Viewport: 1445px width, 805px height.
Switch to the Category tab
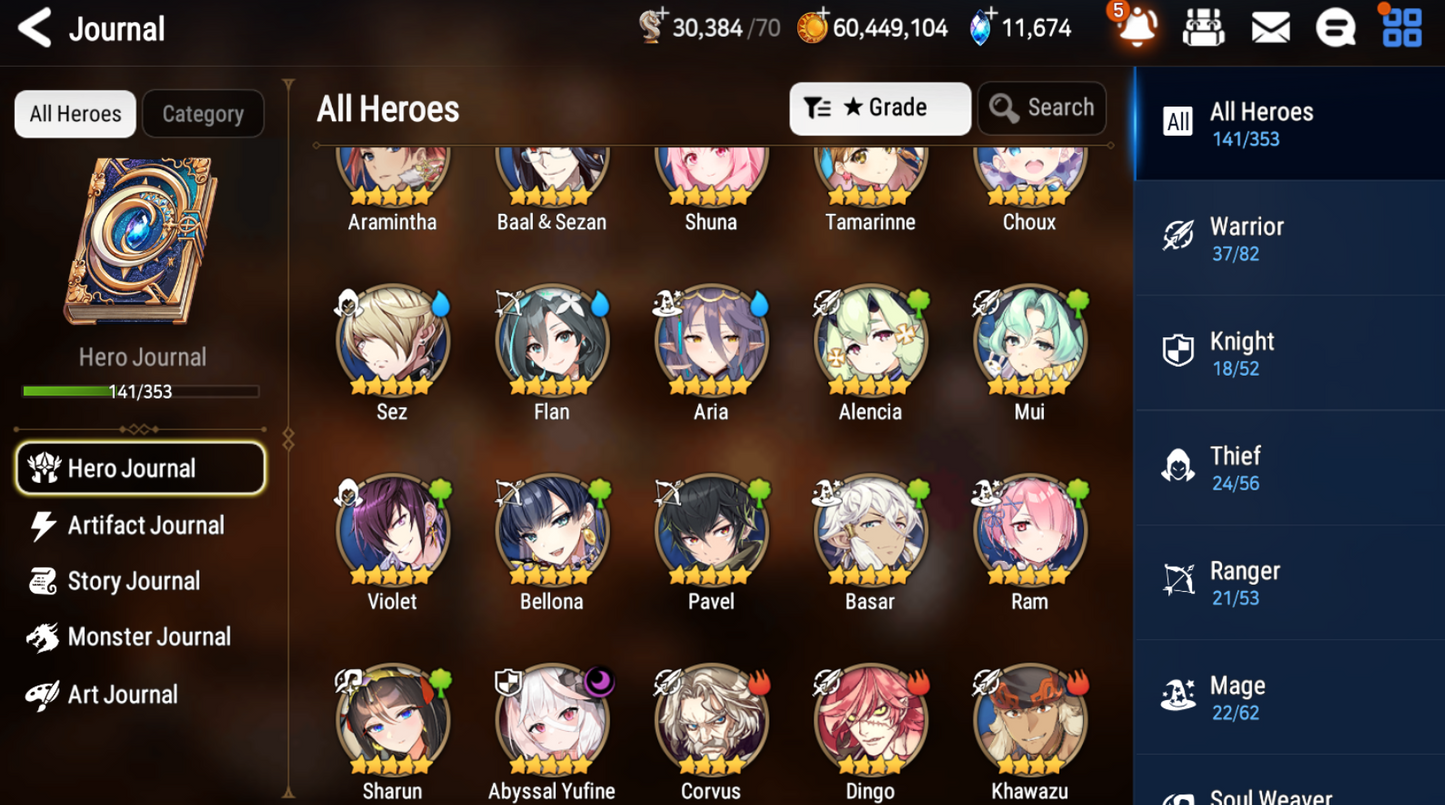(203, 114)
